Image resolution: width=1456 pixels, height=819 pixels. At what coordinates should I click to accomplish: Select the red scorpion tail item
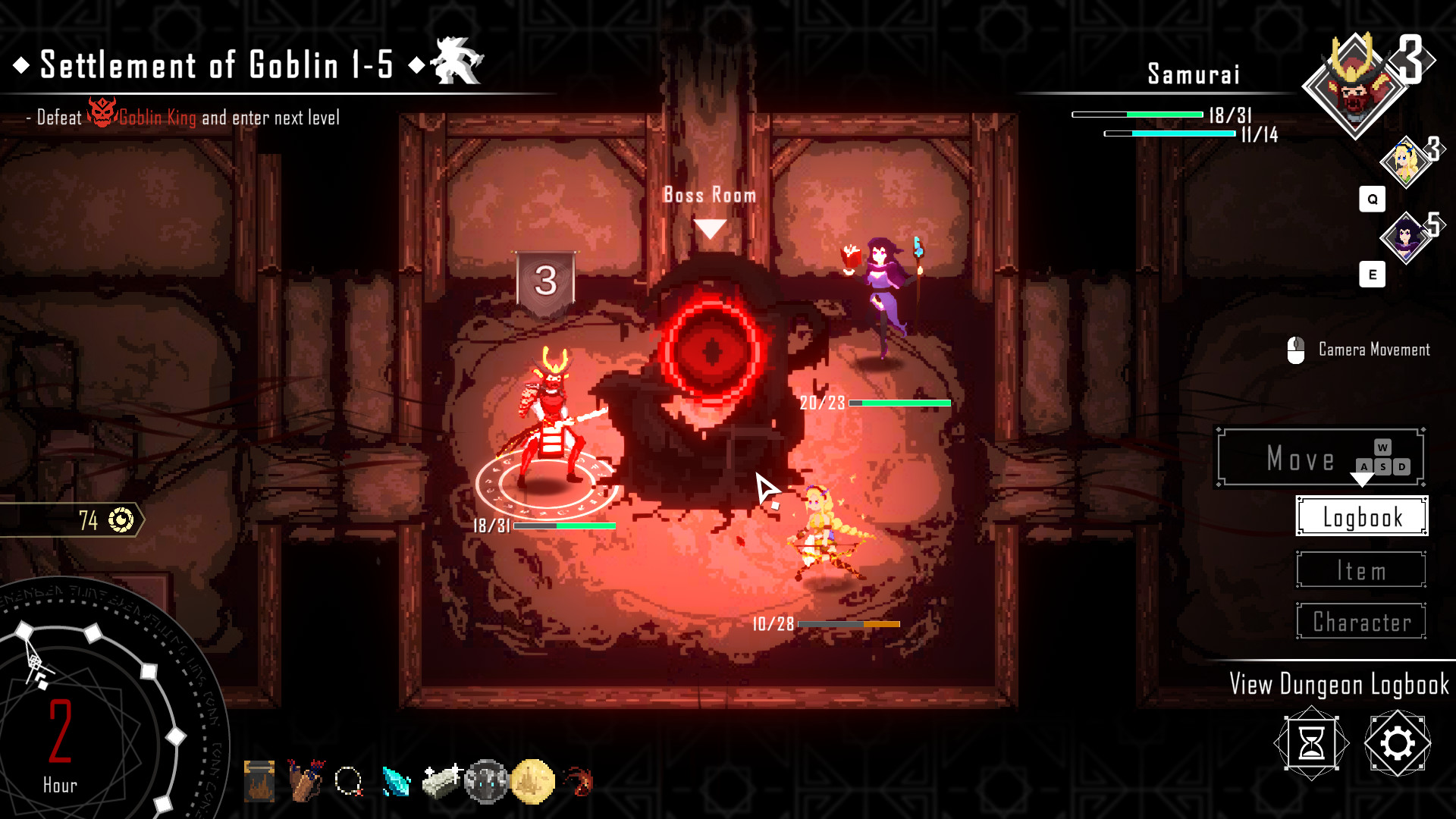pyautogui.click(x=579, y=781)
